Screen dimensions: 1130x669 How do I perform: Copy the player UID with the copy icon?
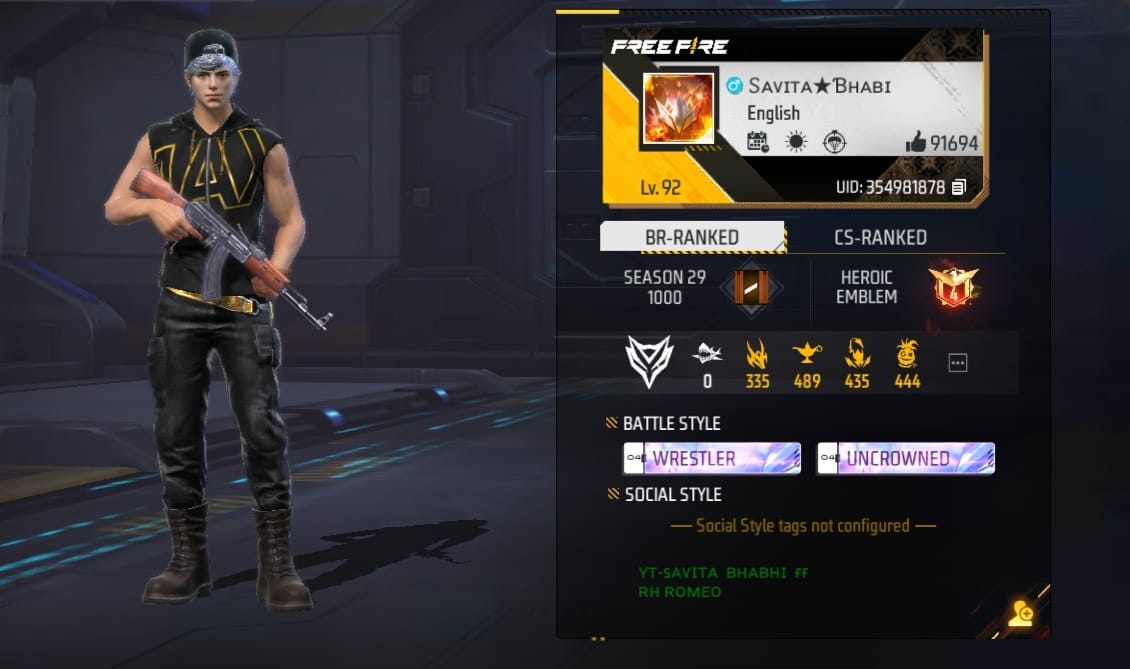(x=959, y=187)
